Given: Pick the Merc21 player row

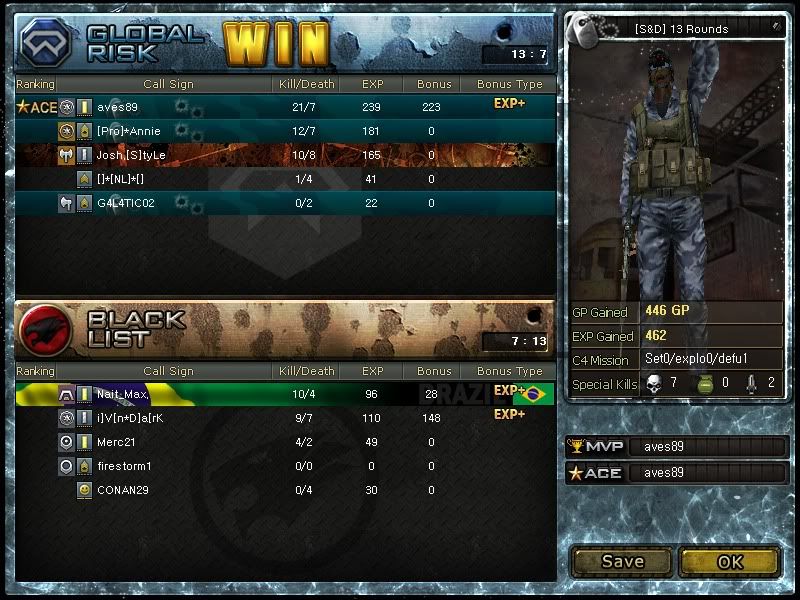Looking at the screenshot, I should 115,442.
